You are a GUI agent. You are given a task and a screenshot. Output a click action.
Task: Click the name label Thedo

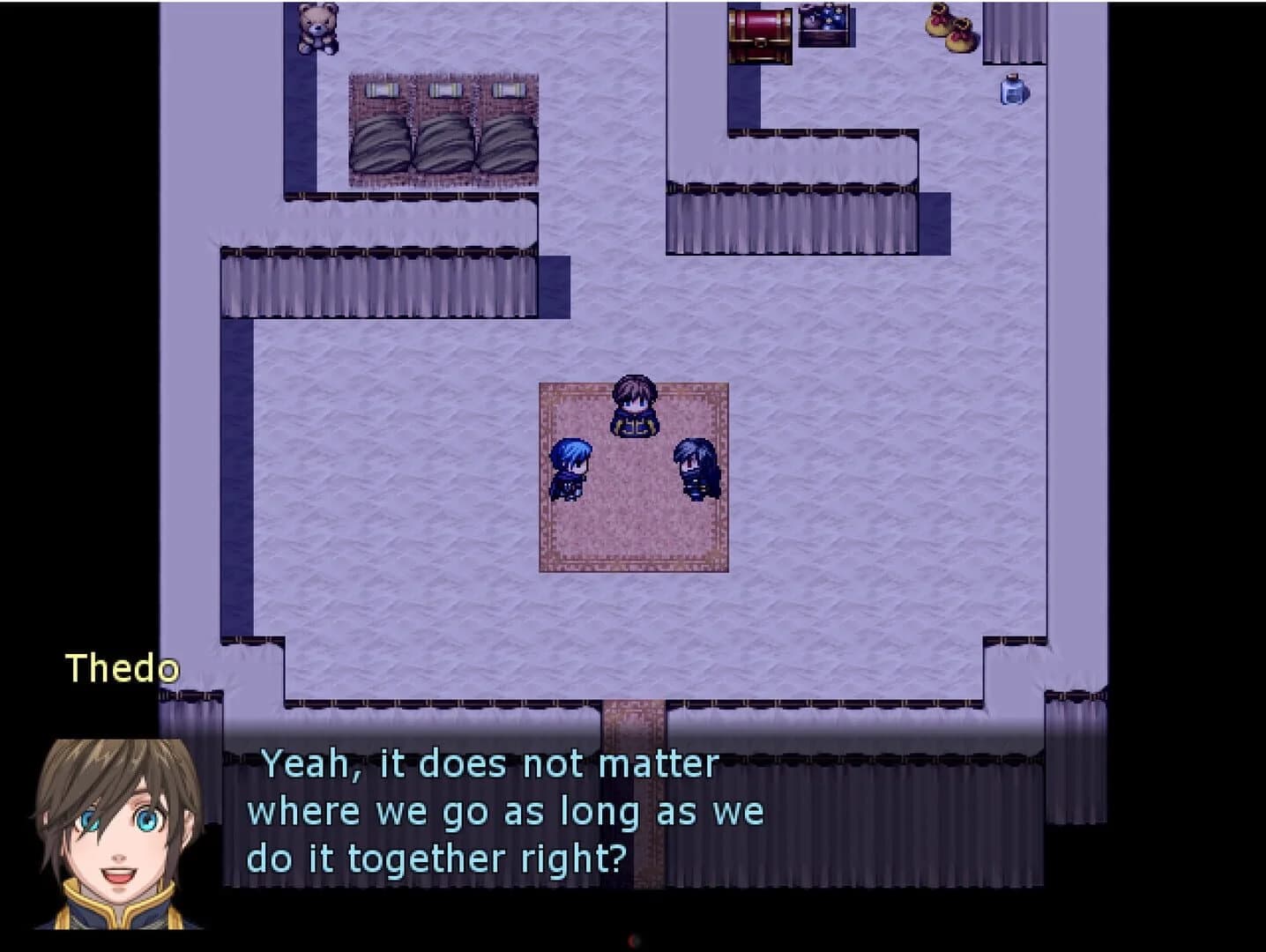[120, 667]
